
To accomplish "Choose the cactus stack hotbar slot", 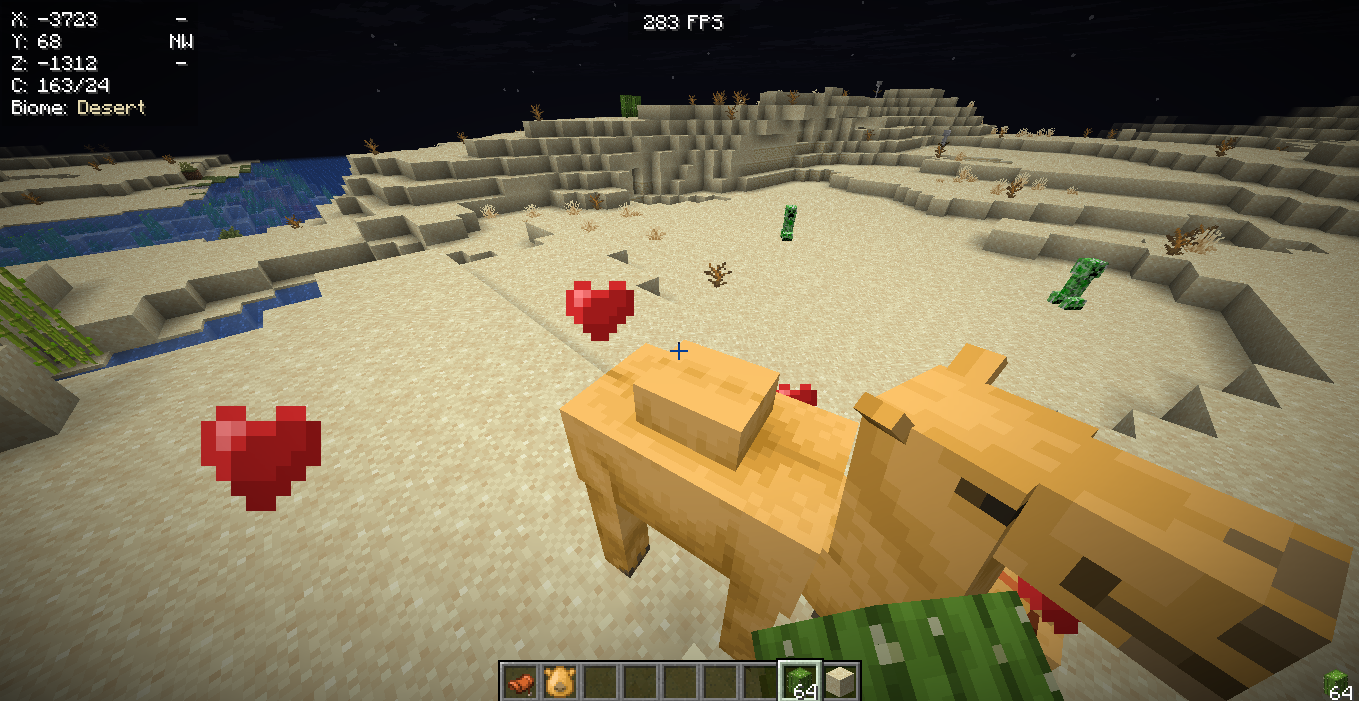I will pyautogui.click(x=800, y=682).
